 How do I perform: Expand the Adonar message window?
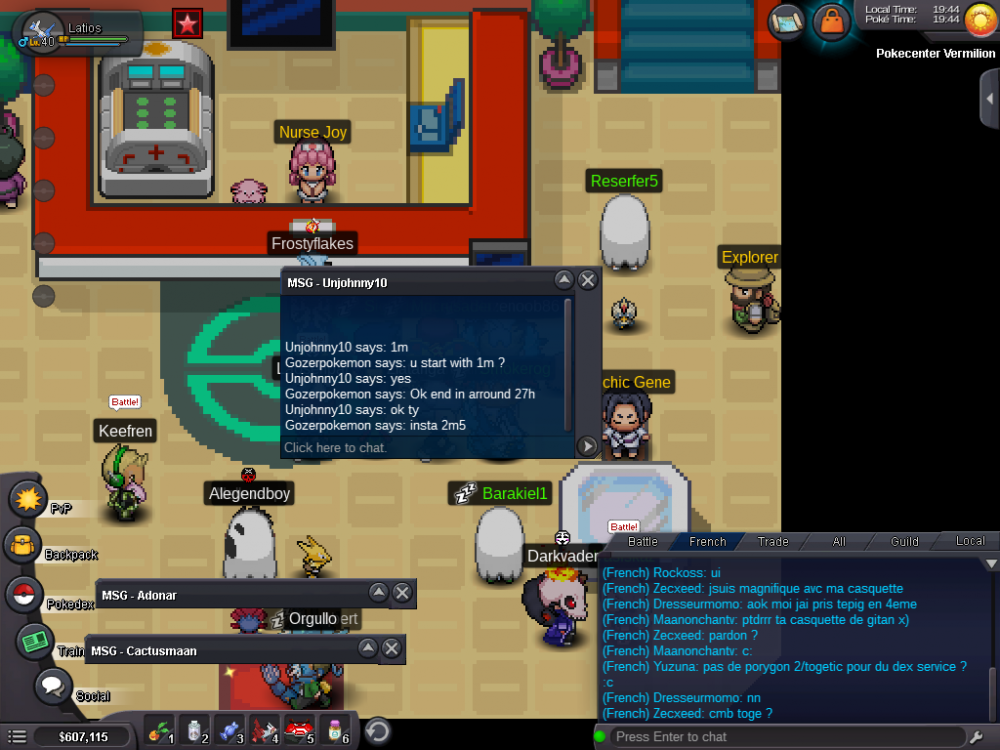coord(378,593)
